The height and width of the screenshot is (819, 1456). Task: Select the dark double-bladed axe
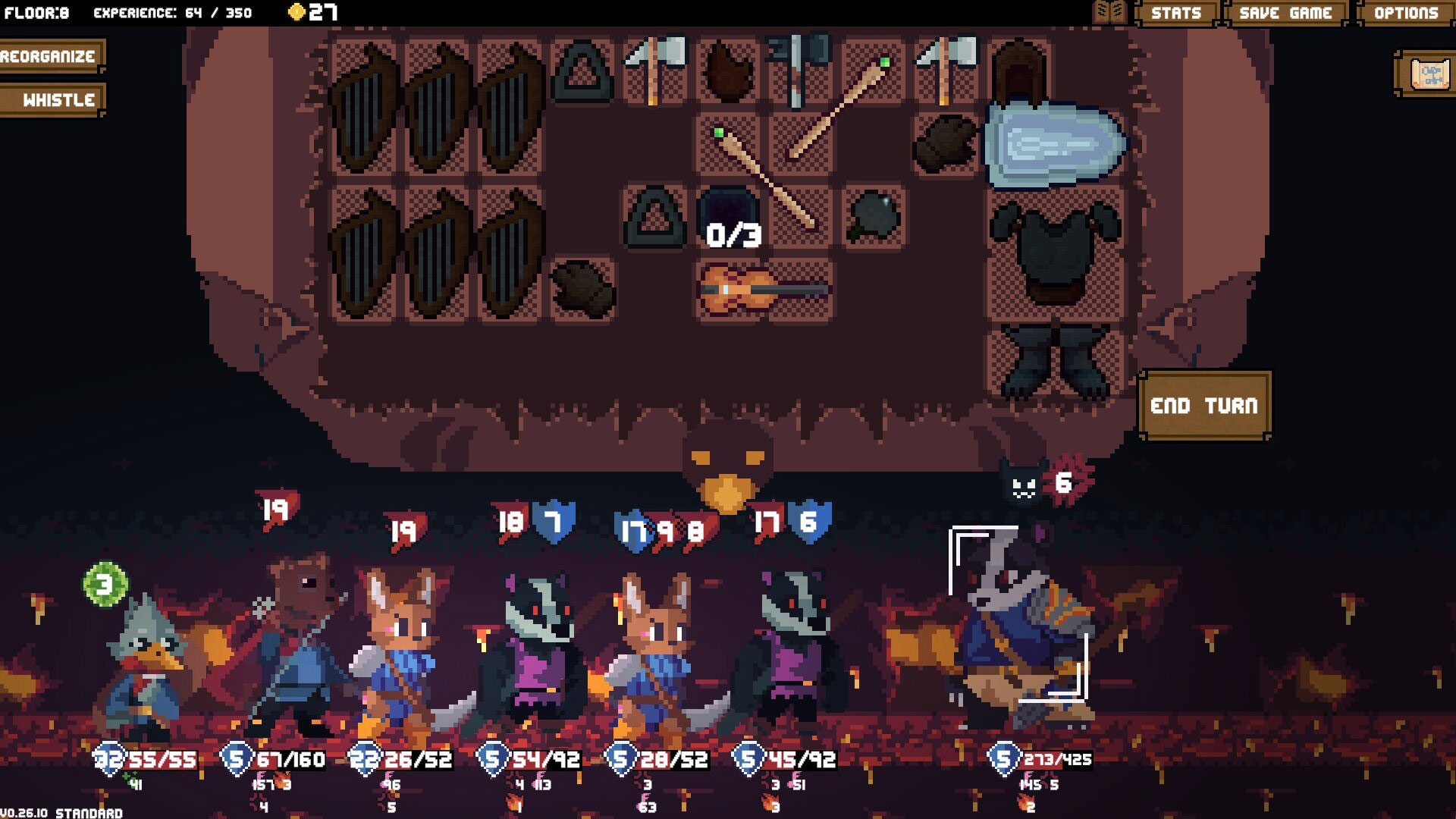coord(798,68)
